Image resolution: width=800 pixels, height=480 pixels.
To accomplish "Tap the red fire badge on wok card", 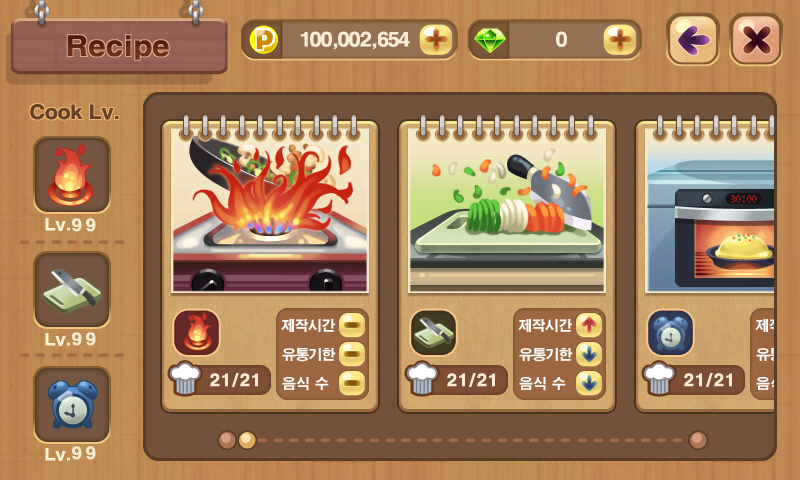I will point(196,332).
